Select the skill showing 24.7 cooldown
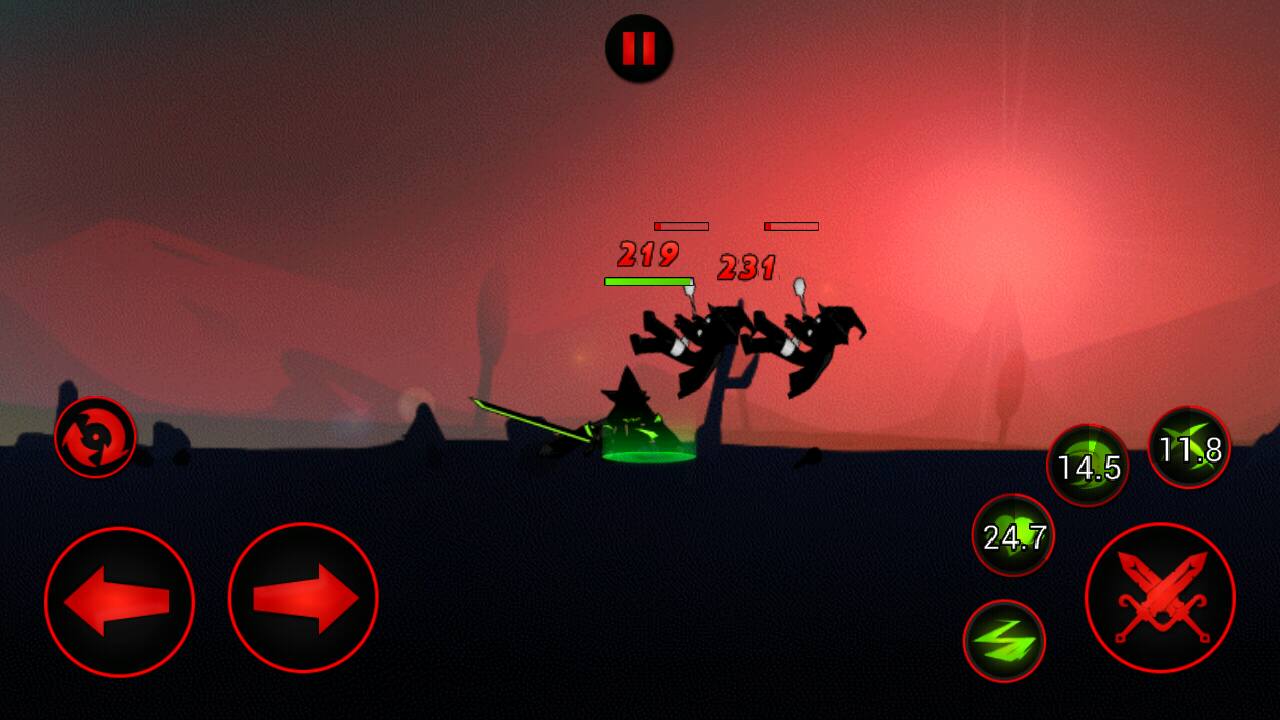Image resolution: width=1280 pixels, height=720 pixels. pyautogui.click(x=1013, y=535)
